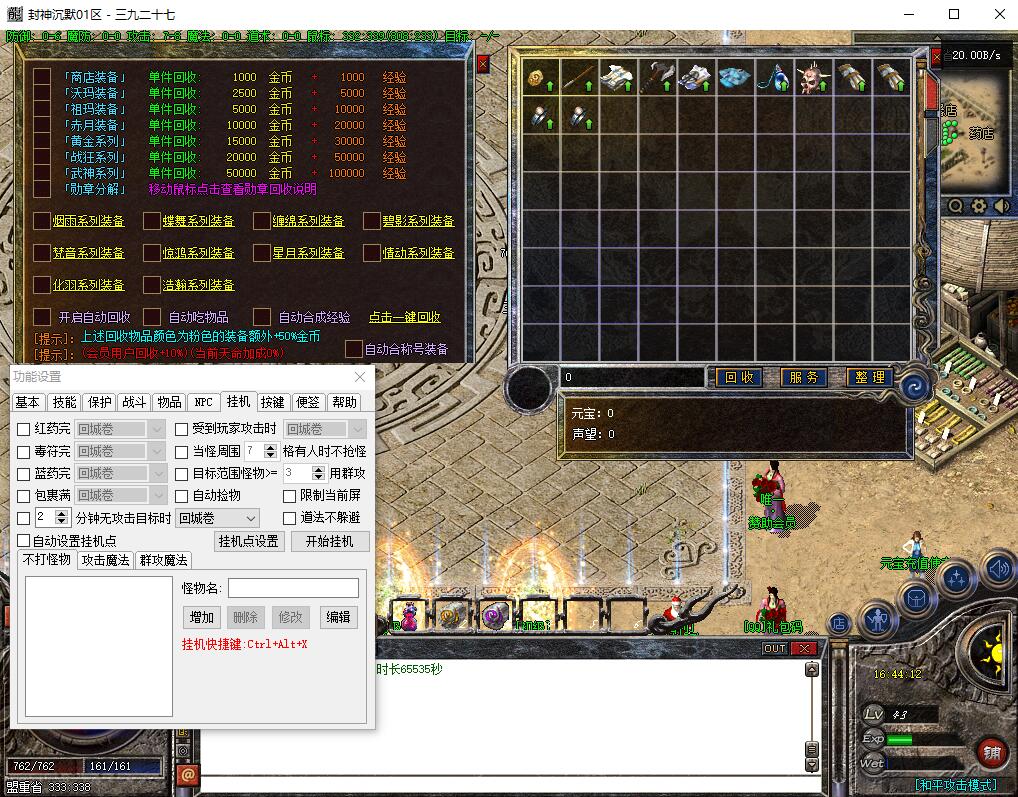Maximize the game window

point(954,14)
